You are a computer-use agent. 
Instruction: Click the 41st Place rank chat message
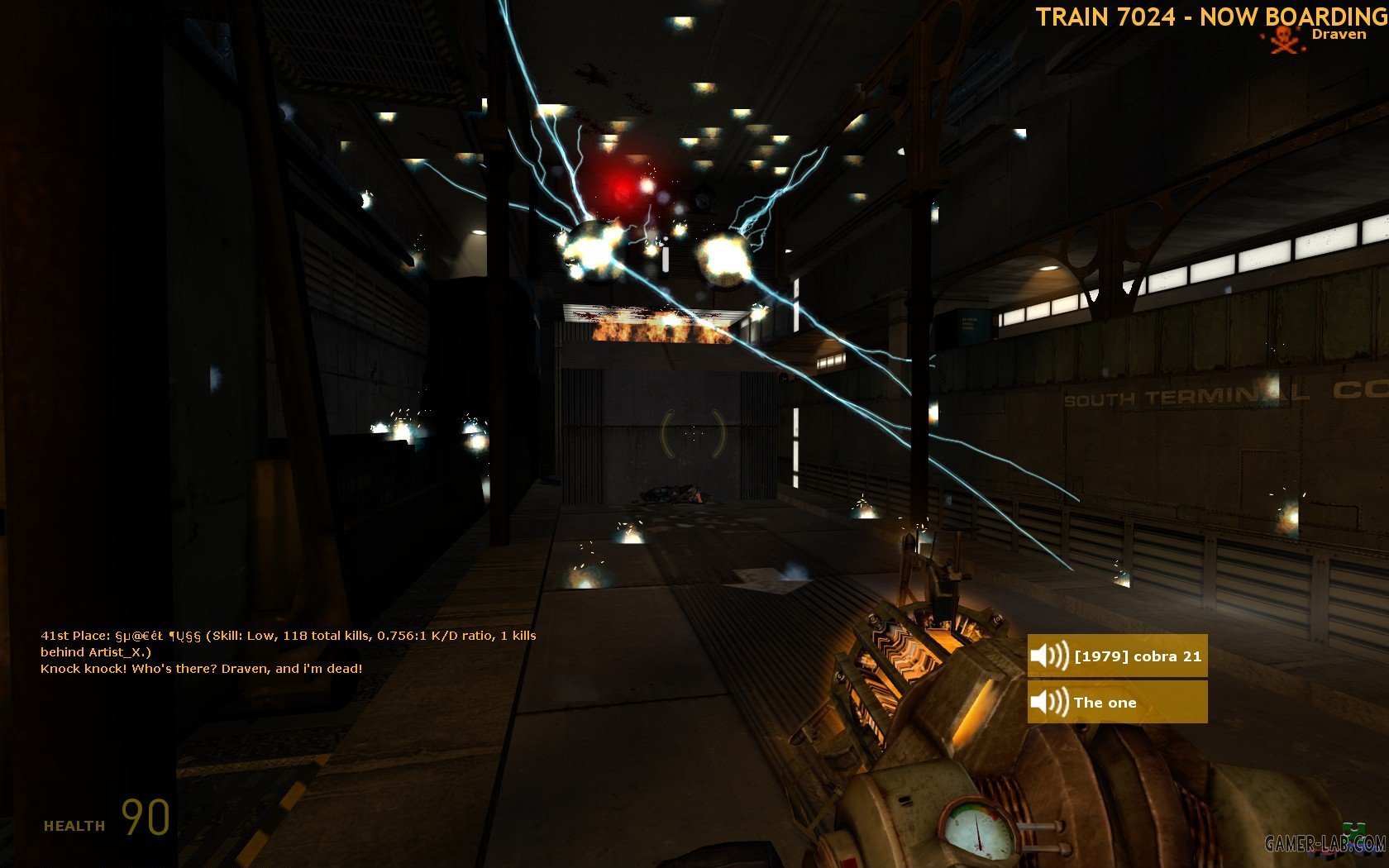[x=288, y=643]
